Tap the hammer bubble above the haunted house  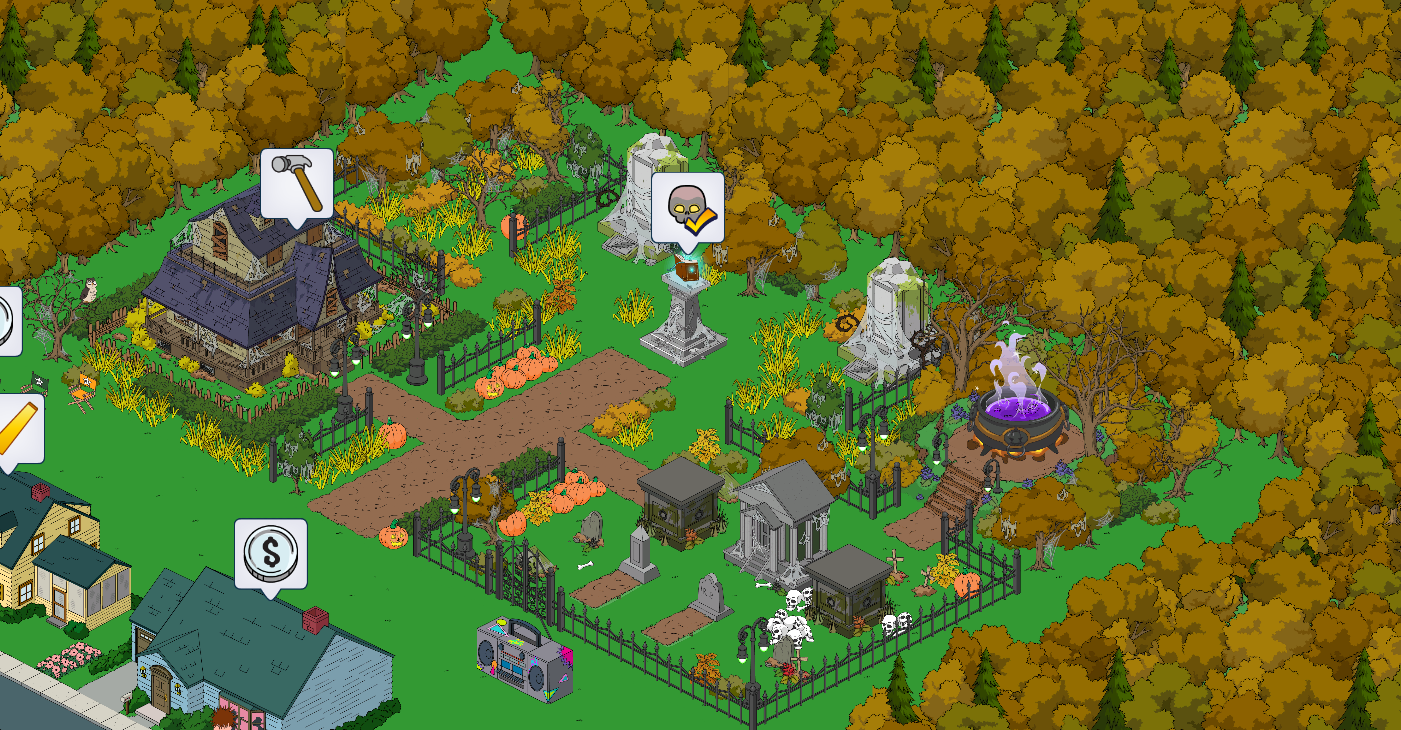(x=297, y=182)
